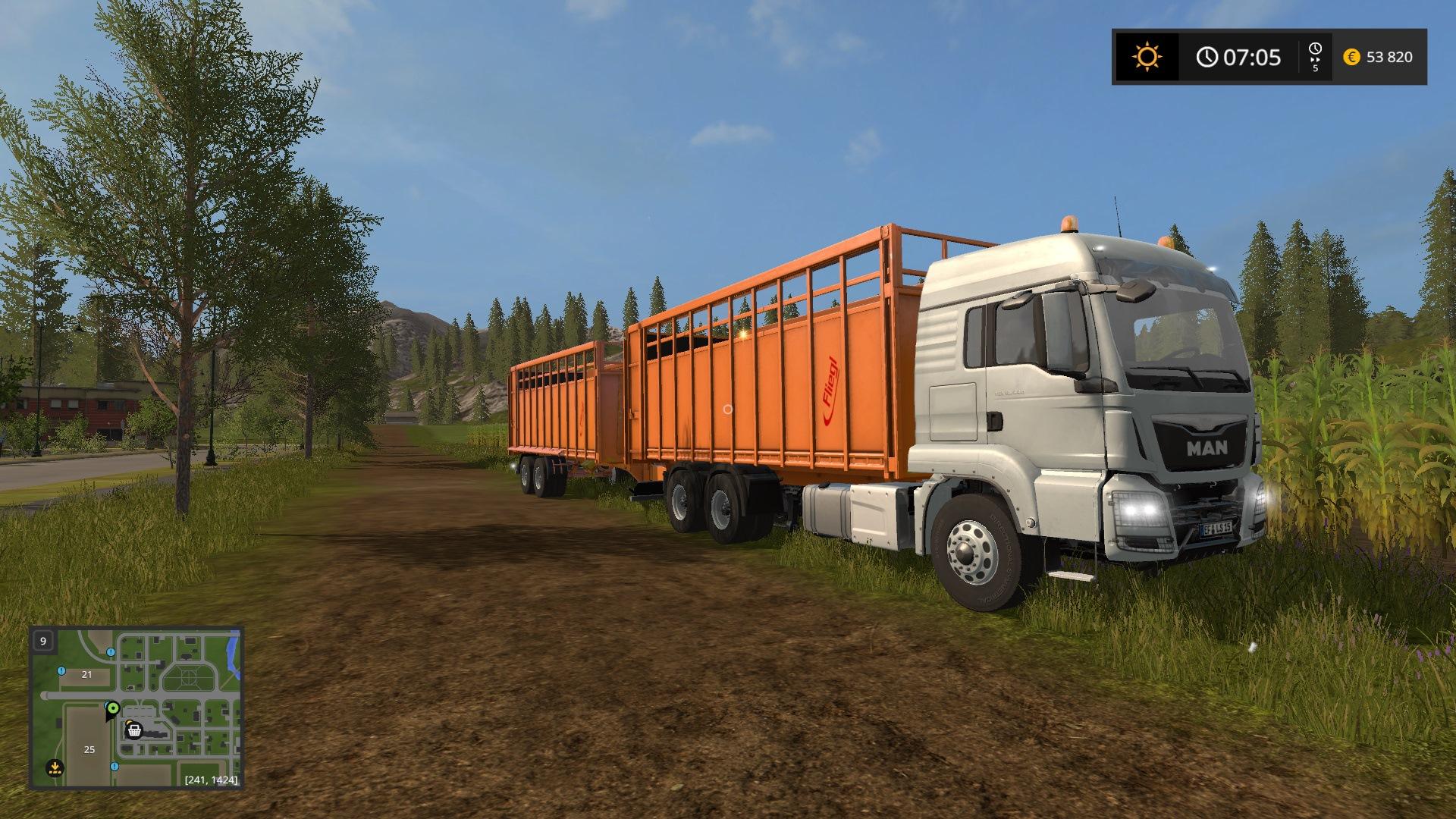Image resolution: width=1456 pixels, height=819 pixels.
Task: Select the green player position marker
Action: [x=113, y=708]
